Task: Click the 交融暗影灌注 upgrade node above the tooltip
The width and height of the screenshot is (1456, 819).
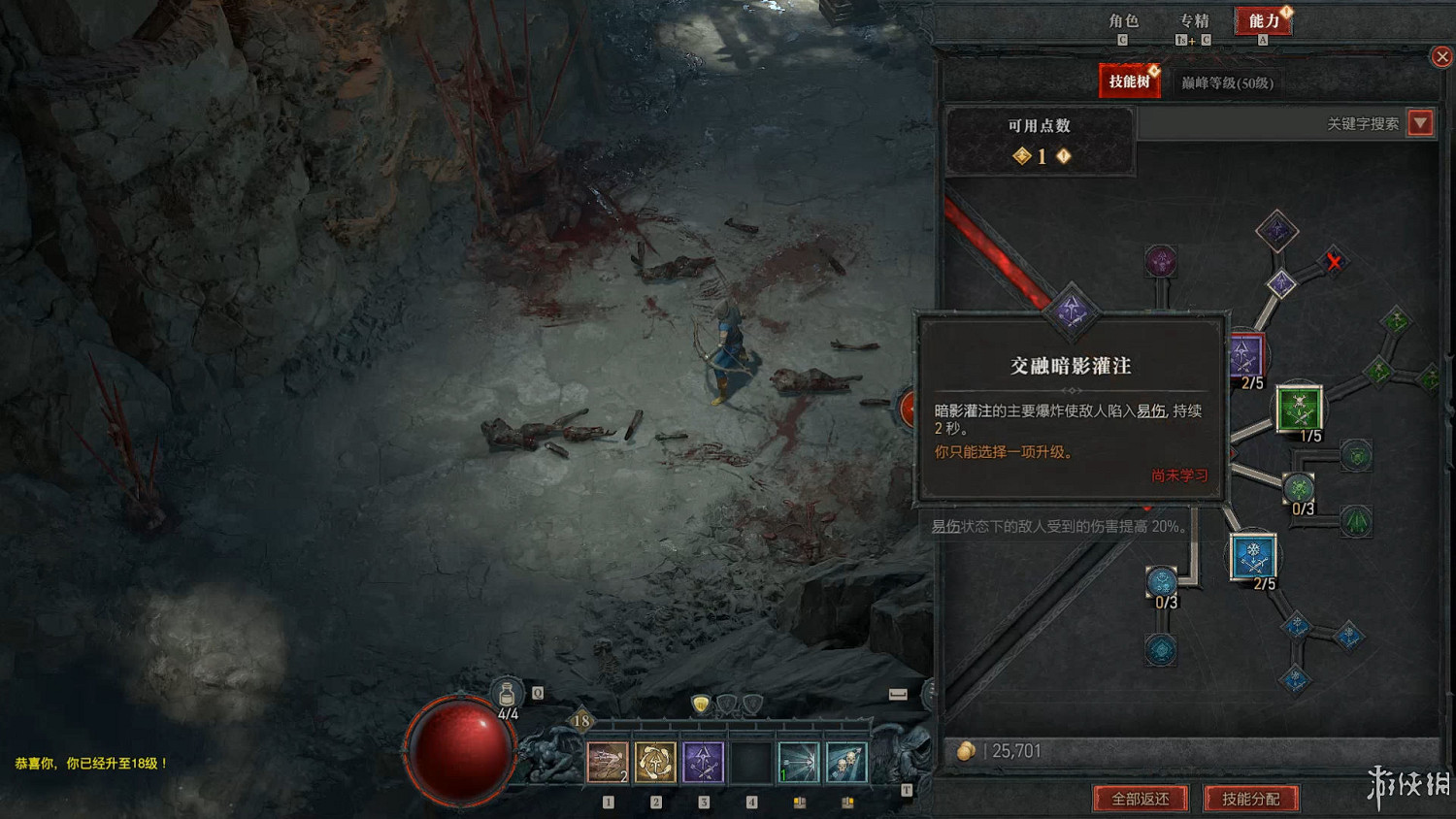Action: click(1073, 311)
